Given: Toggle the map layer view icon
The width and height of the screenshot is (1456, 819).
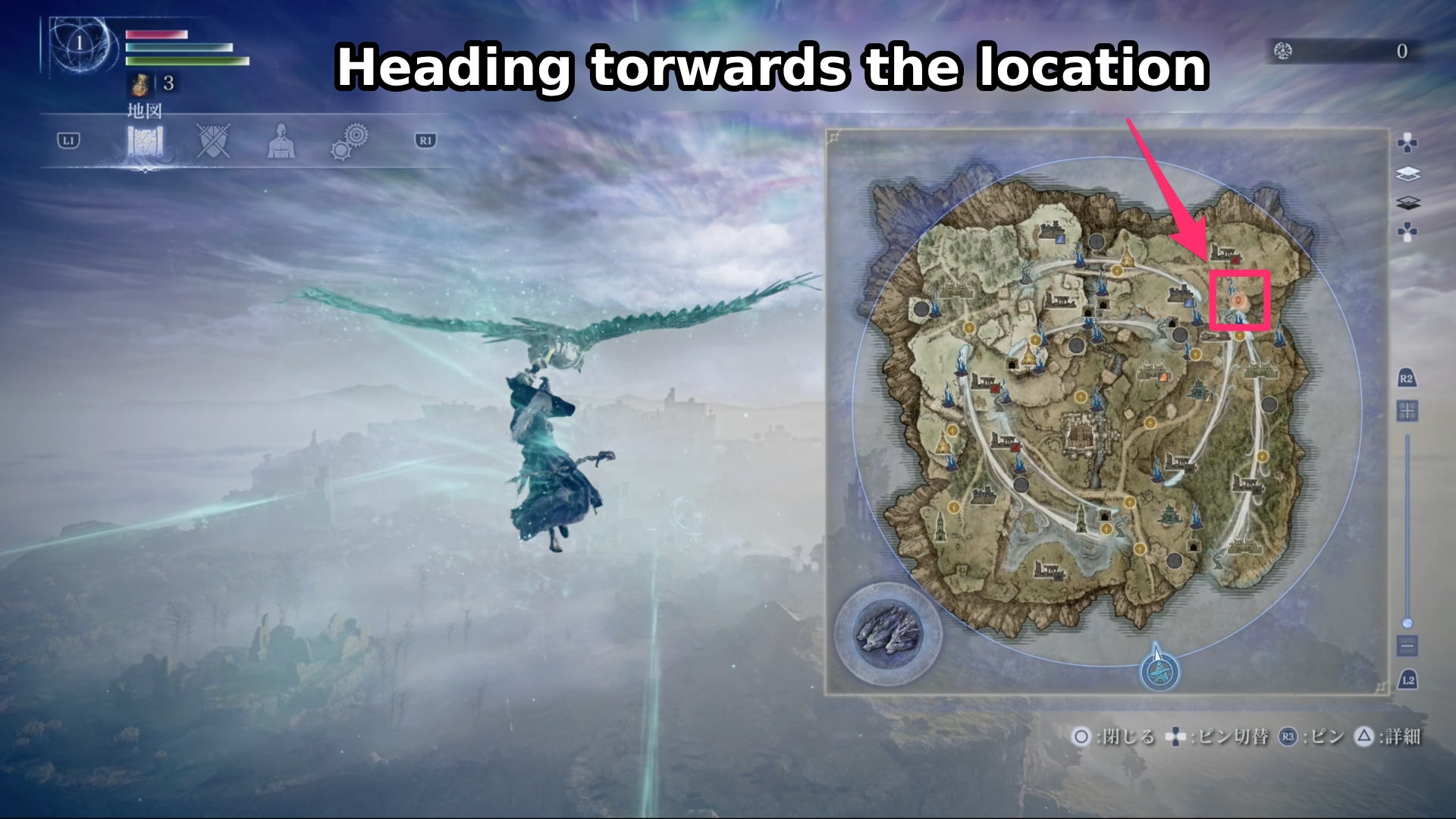Looking at the screenshot, I should point(1408,173).
